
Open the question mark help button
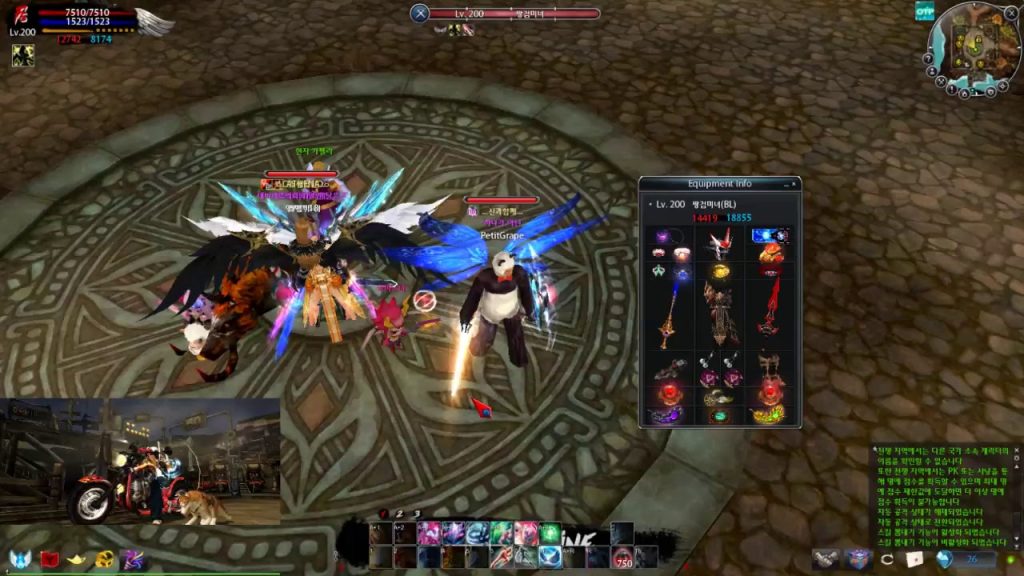(930, 57)
